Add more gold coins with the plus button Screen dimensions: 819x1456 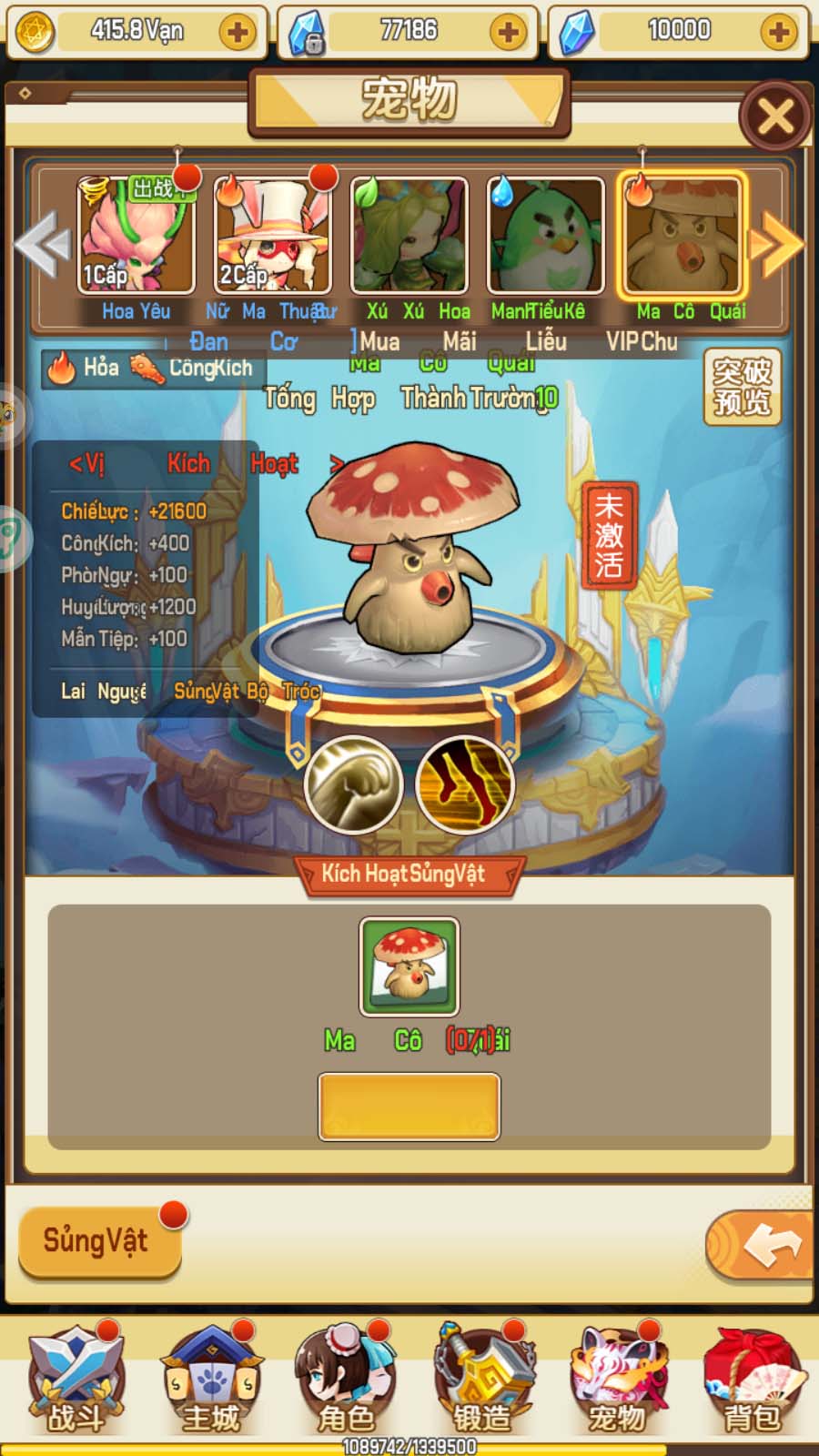click(x=238, y=33)
